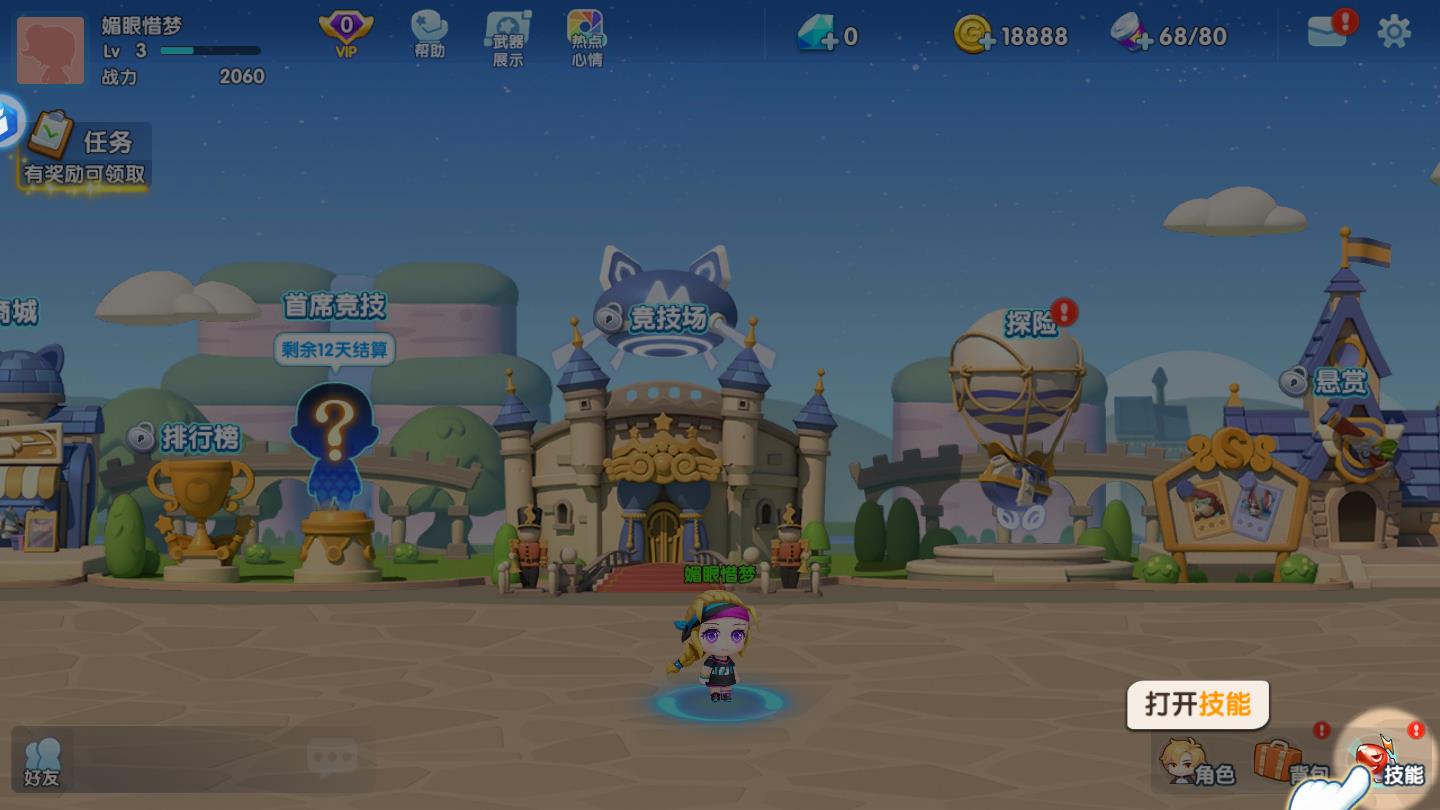Open the 好友 friends list
1440x810 pixels.
pos(42,762)
